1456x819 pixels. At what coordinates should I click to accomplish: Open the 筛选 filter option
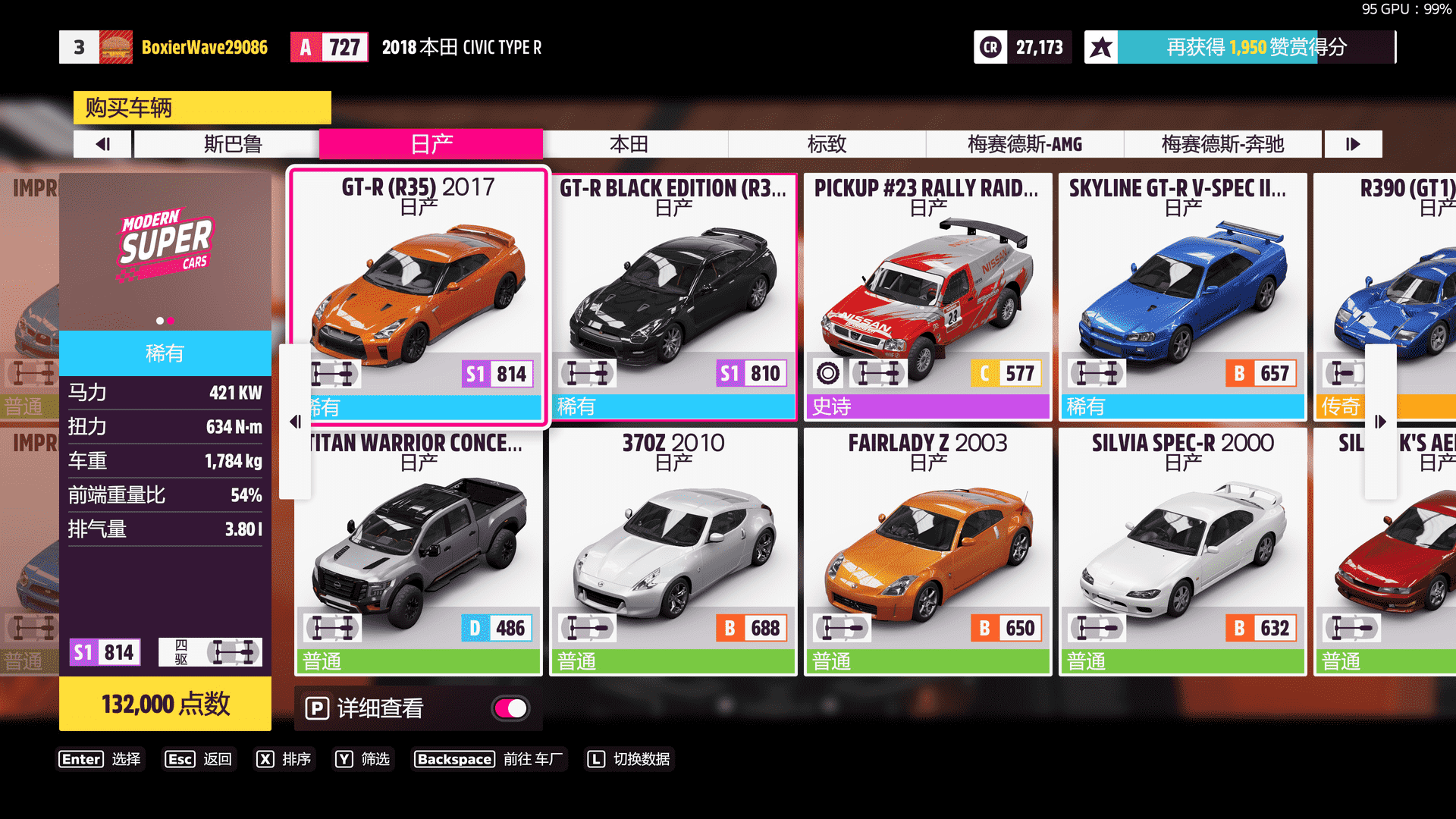[363, 759]
